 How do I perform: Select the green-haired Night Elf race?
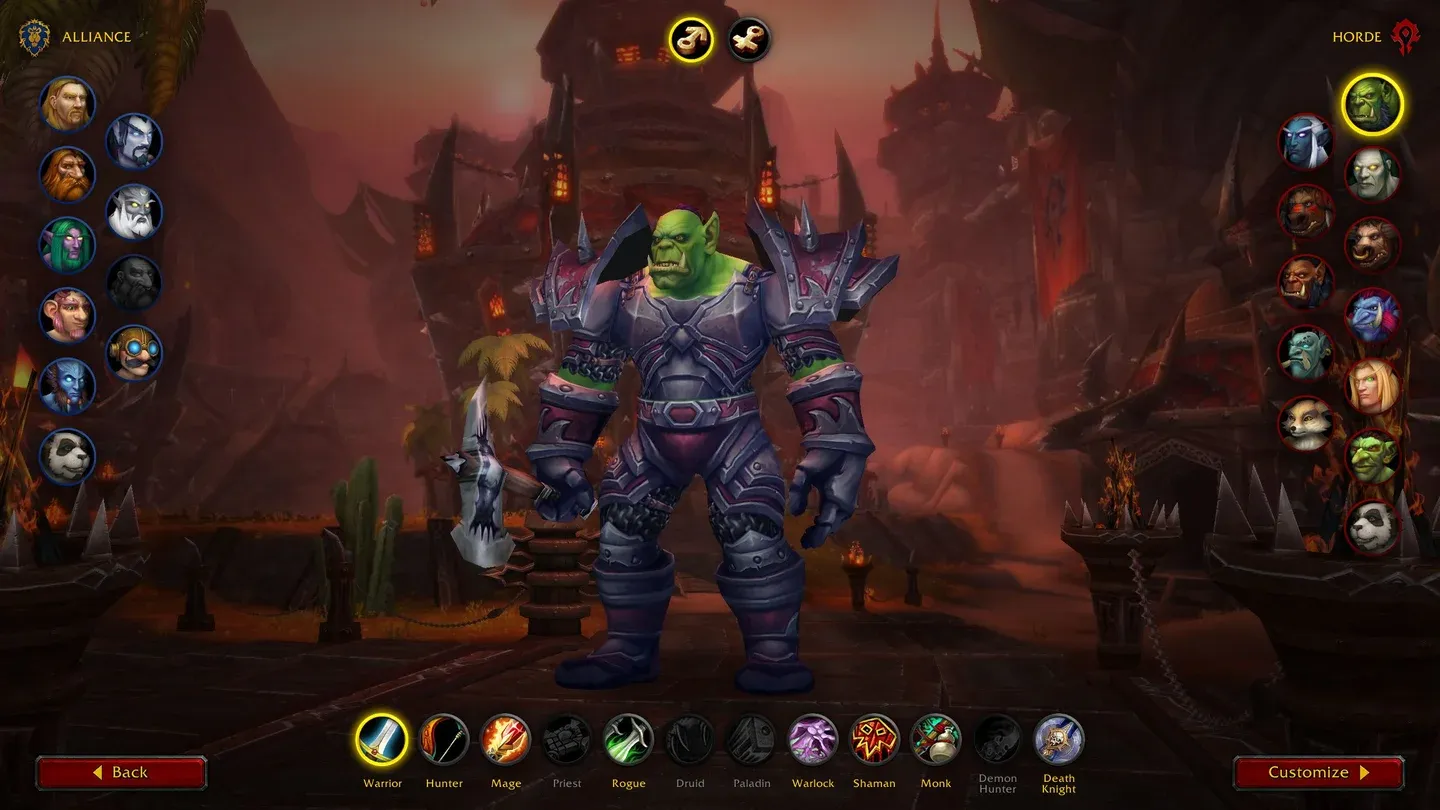click(x=68, y=245)
